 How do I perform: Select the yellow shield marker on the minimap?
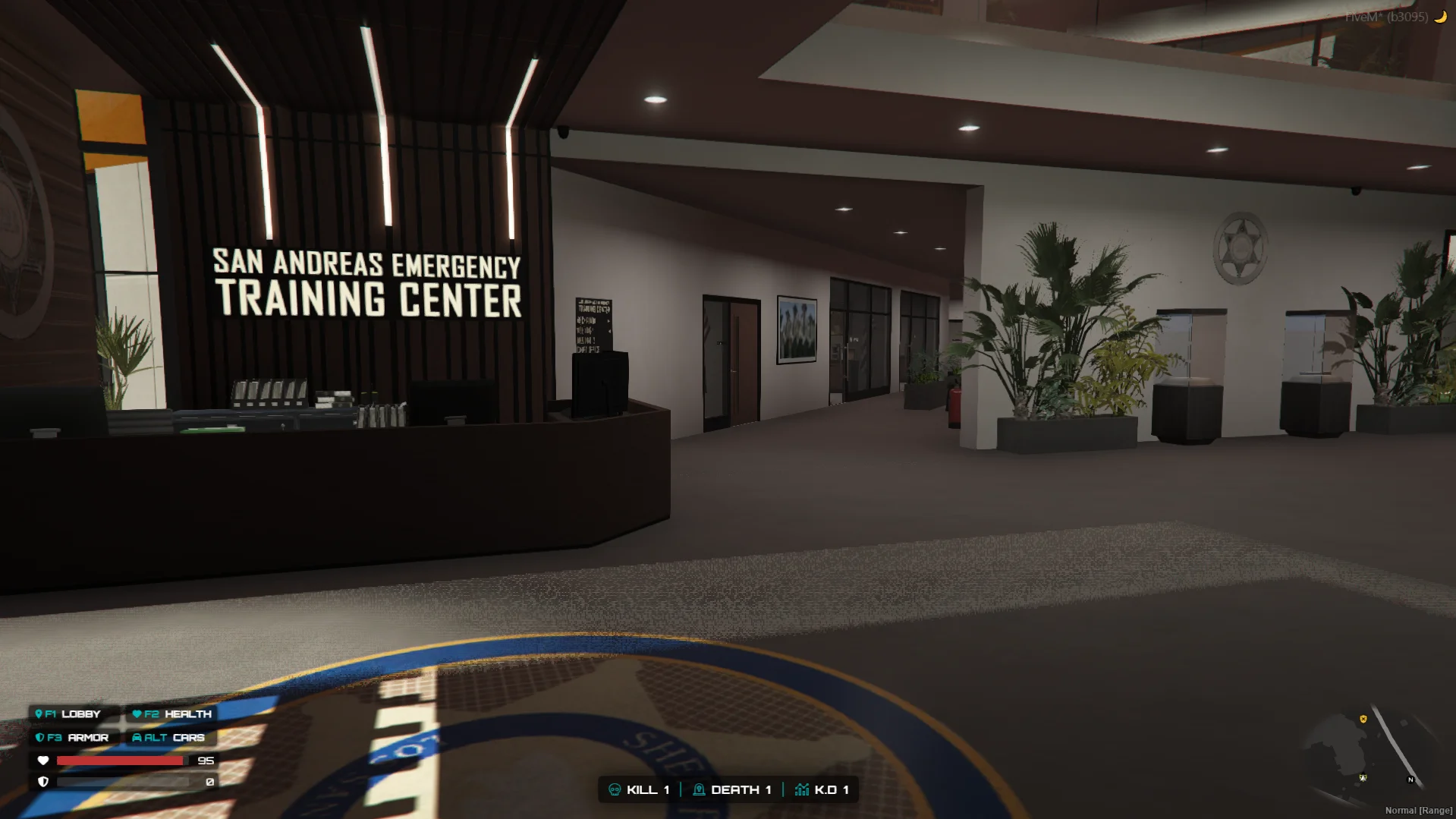1363,719
